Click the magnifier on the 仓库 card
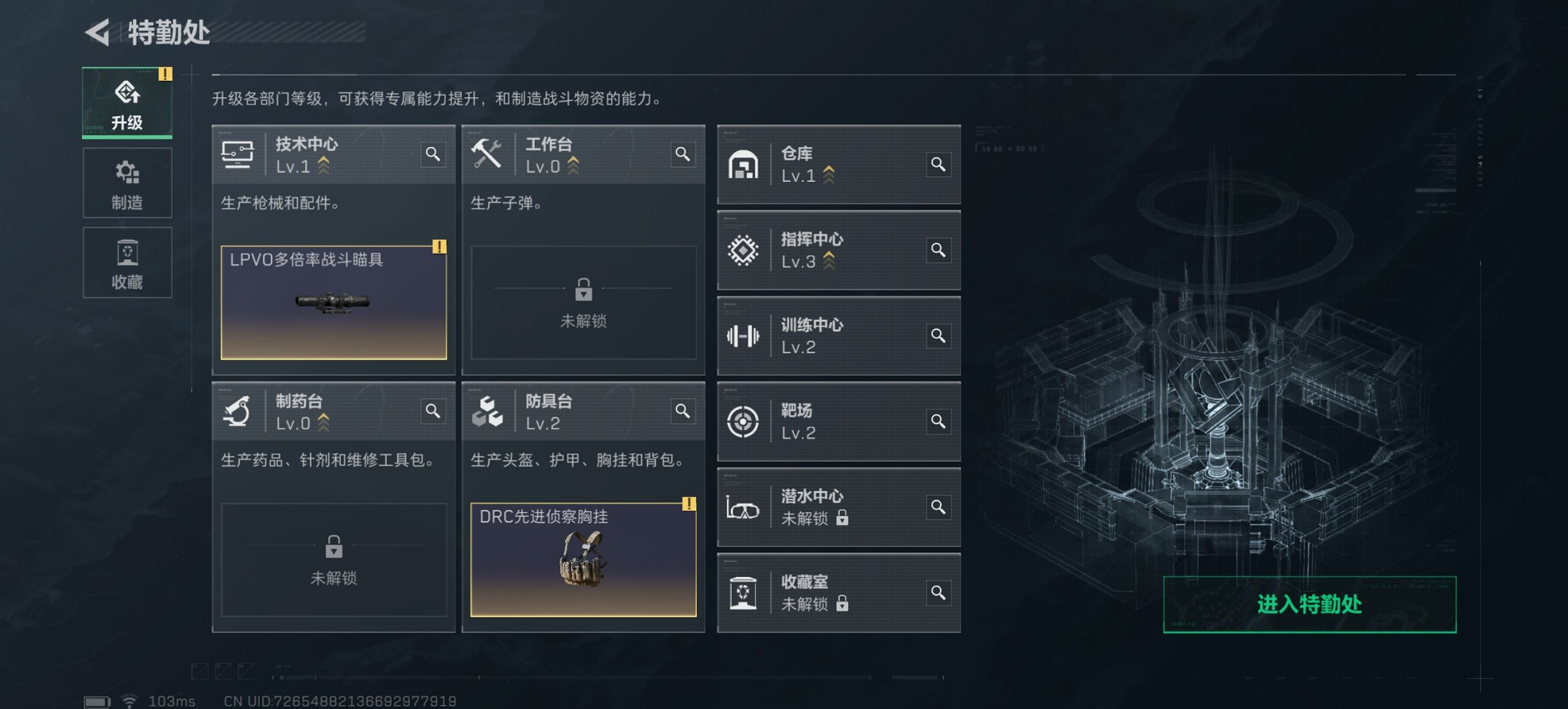Viewport: 1568px width, 709px height. click(x=939, y=164)
